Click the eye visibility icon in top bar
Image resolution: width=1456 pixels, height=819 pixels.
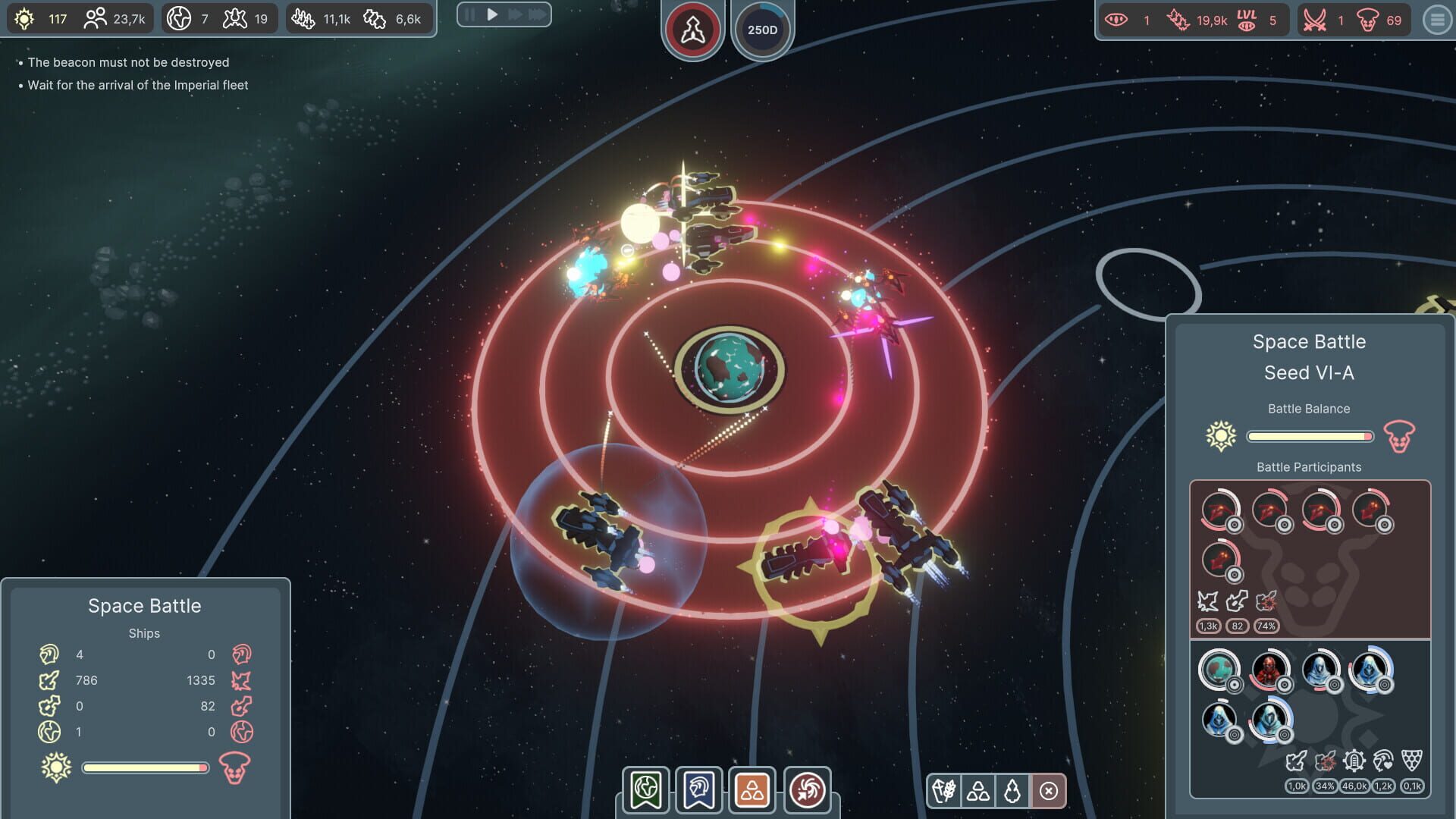(1116, 20)
